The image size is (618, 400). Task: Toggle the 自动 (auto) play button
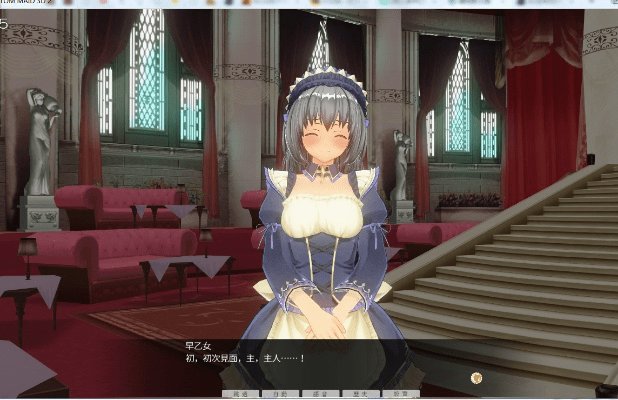point(281,395)
